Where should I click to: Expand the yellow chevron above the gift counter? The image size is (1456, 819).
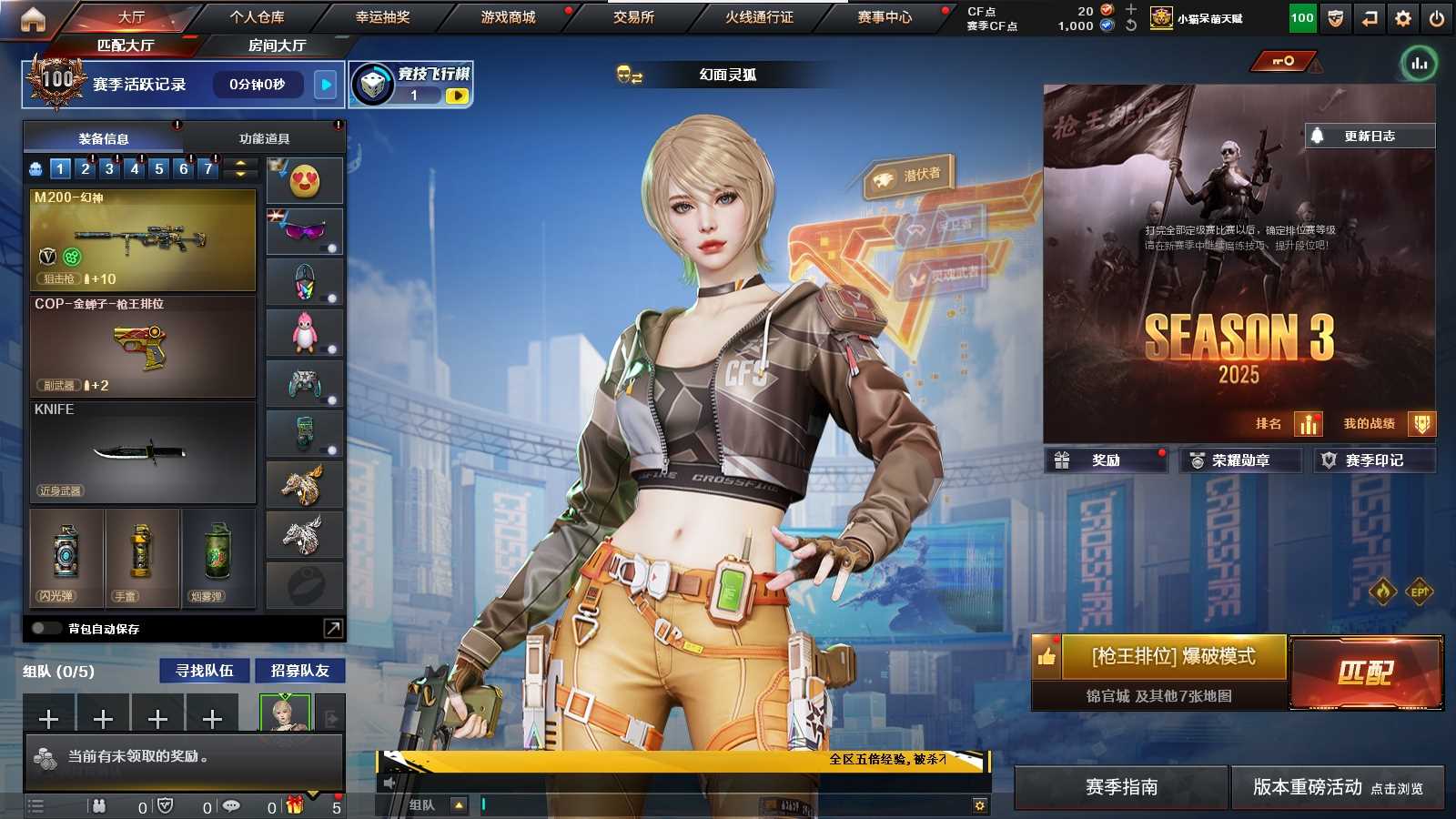click(313, 794)
